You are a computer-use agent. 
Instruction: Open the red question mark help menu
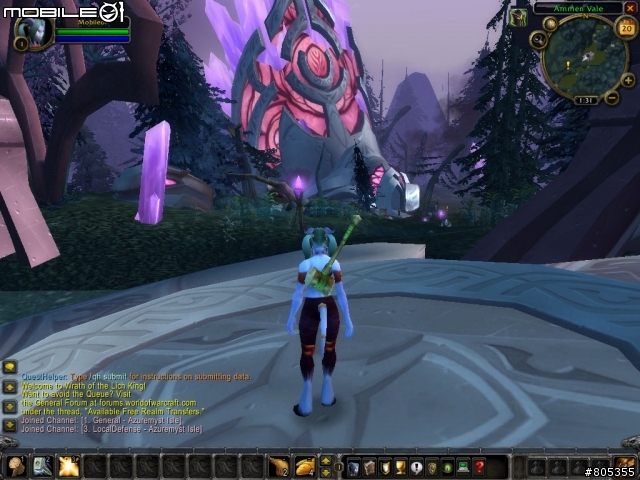point(480,467)
